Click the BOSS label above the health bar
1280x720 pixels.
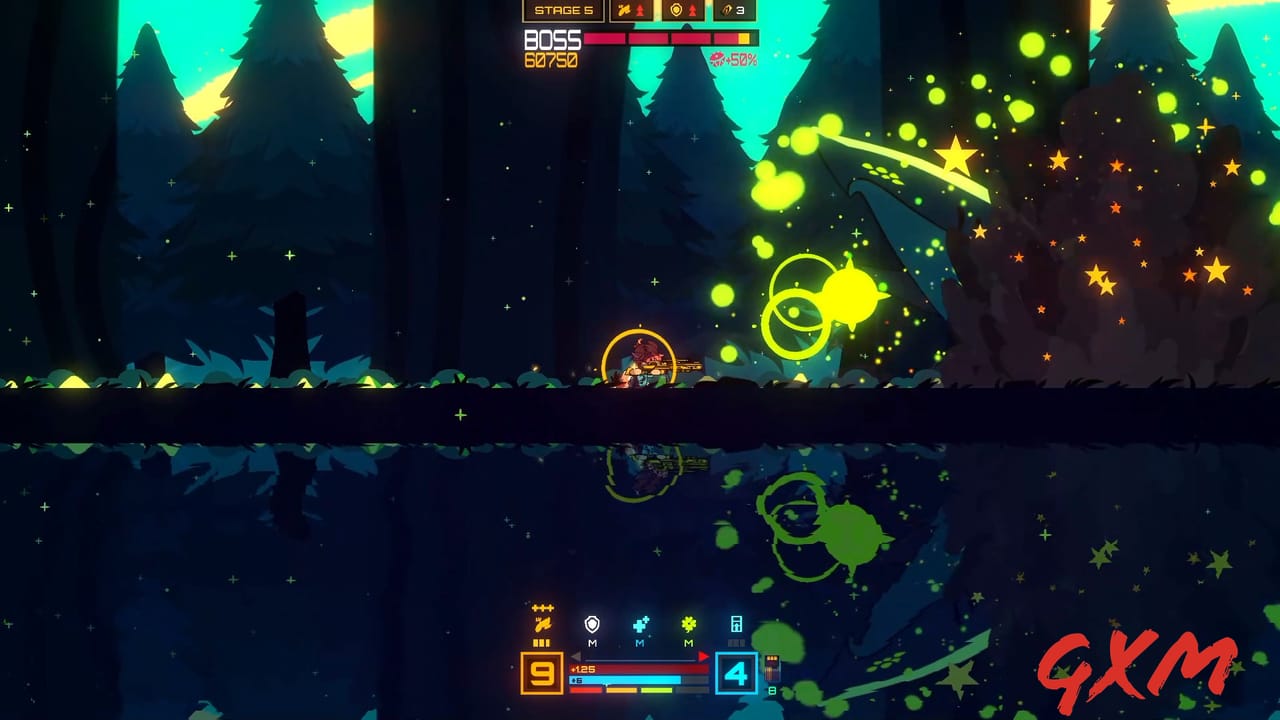tap(552, 40)
